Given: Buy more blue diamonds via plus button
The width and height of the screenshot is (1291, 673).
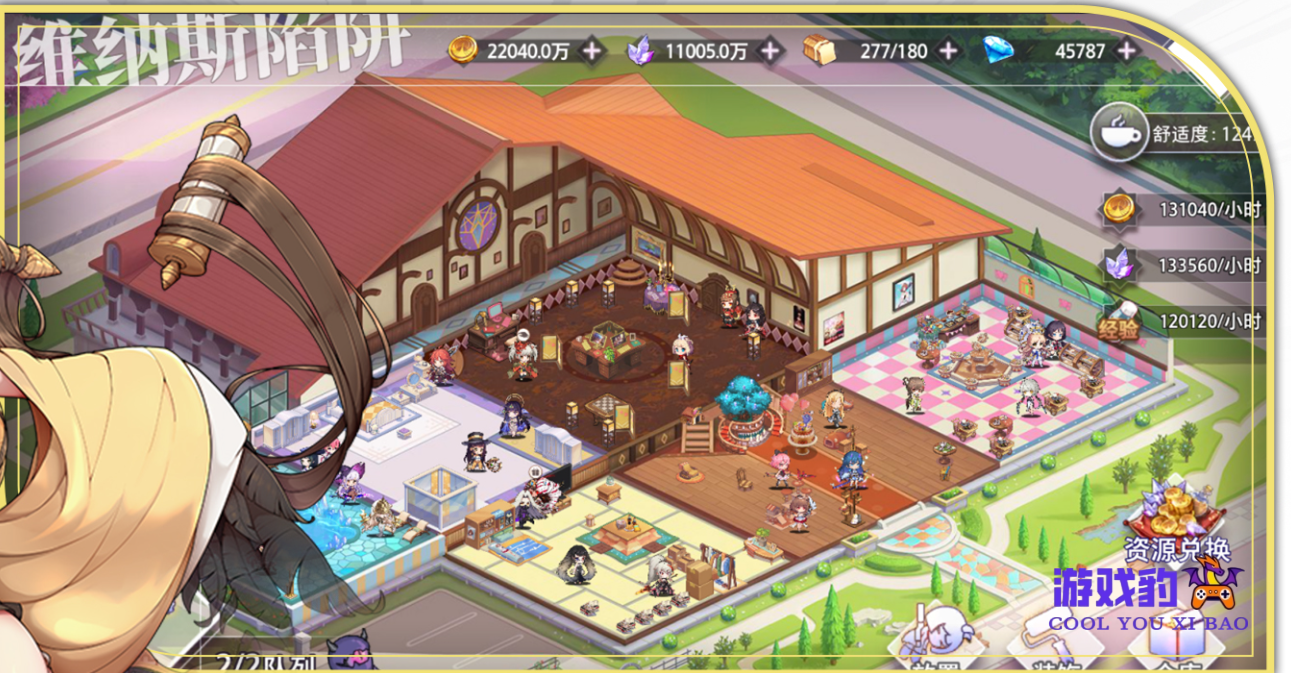Looking at the screenshot, I should pos(1126,50).
